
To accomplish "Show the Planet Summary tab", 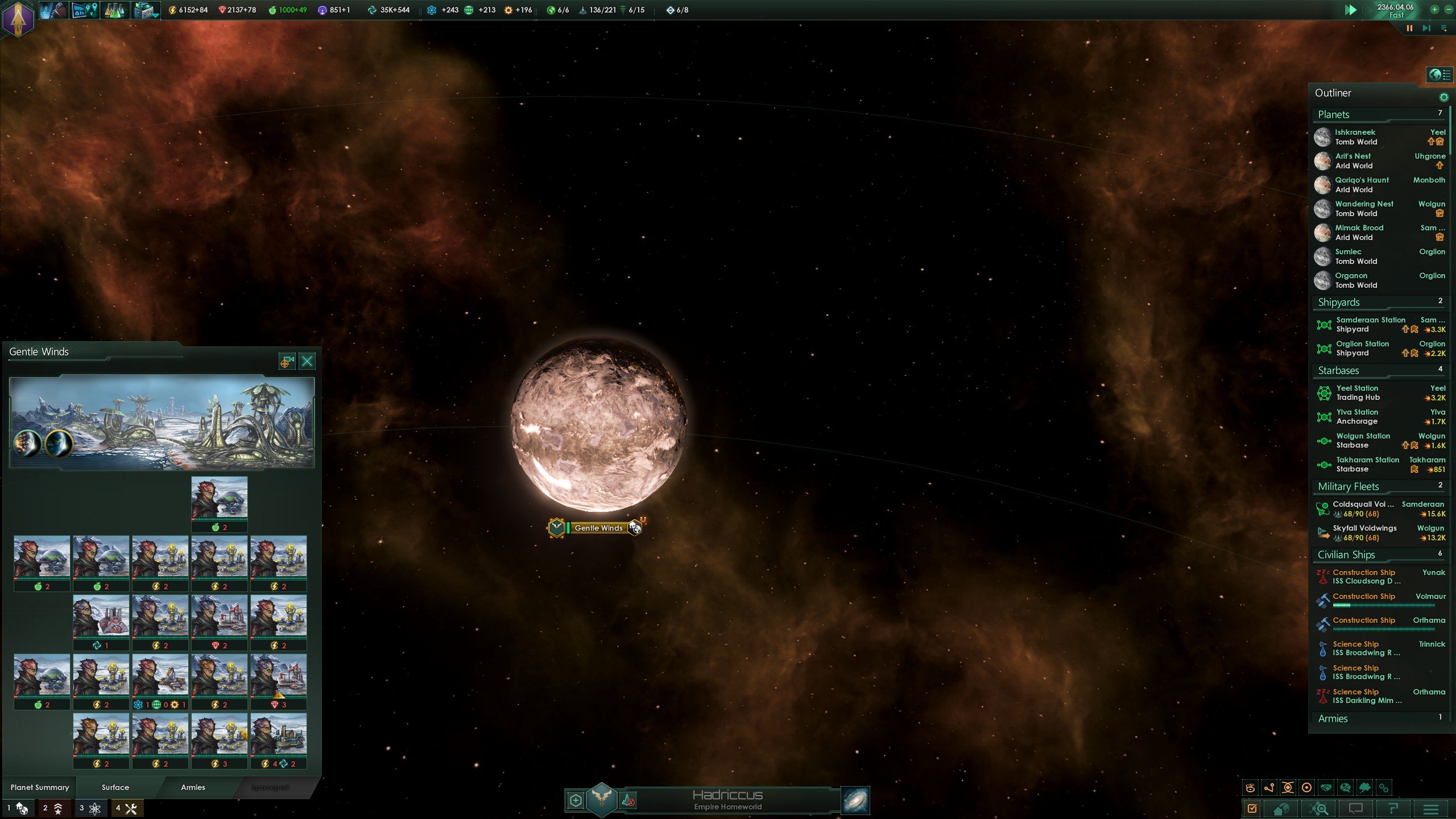I will (40, 787).
